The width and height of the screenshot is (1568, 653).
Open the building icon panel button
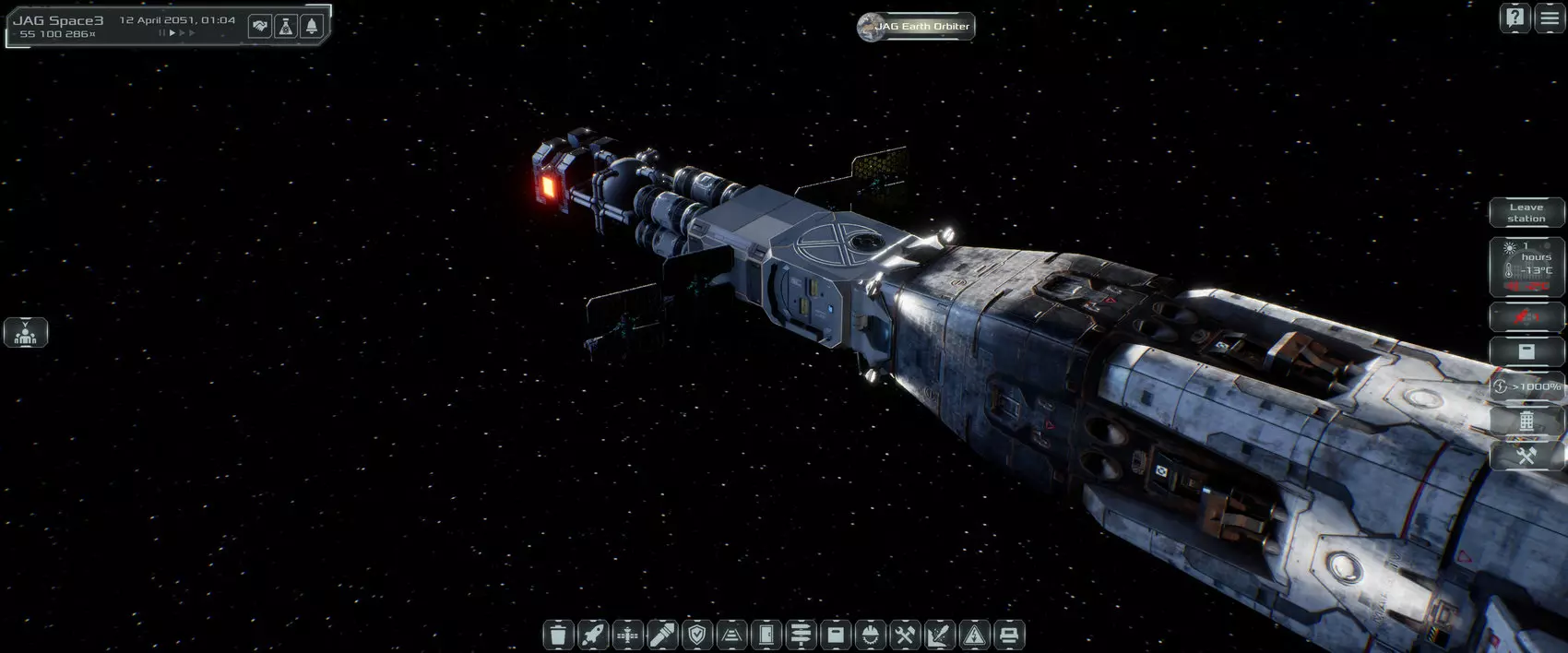1526,421
